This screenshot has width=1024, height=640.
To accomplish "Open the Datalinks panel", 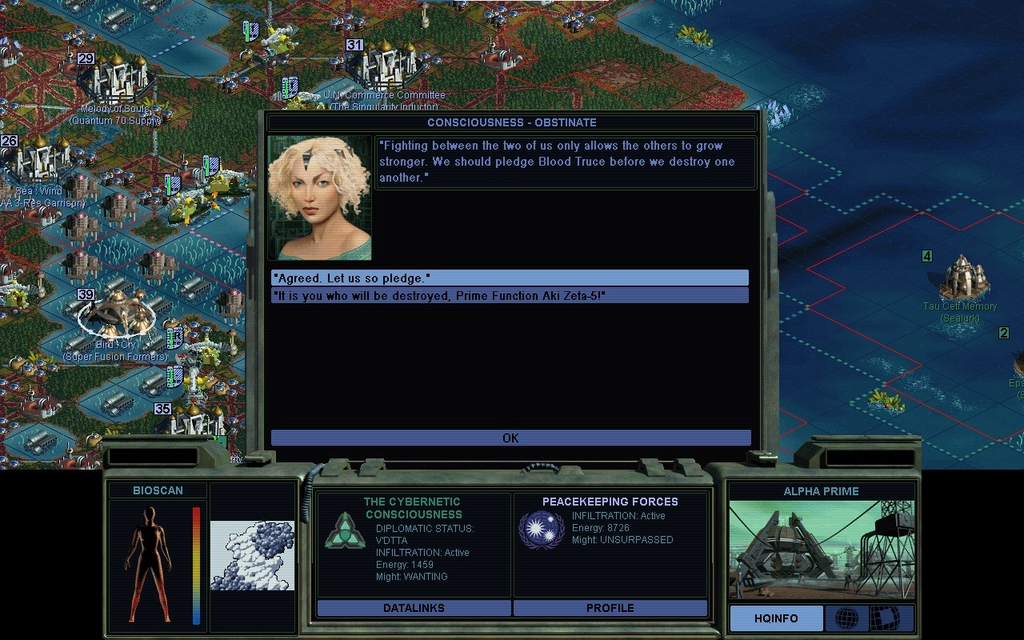I will pos(413,608).
